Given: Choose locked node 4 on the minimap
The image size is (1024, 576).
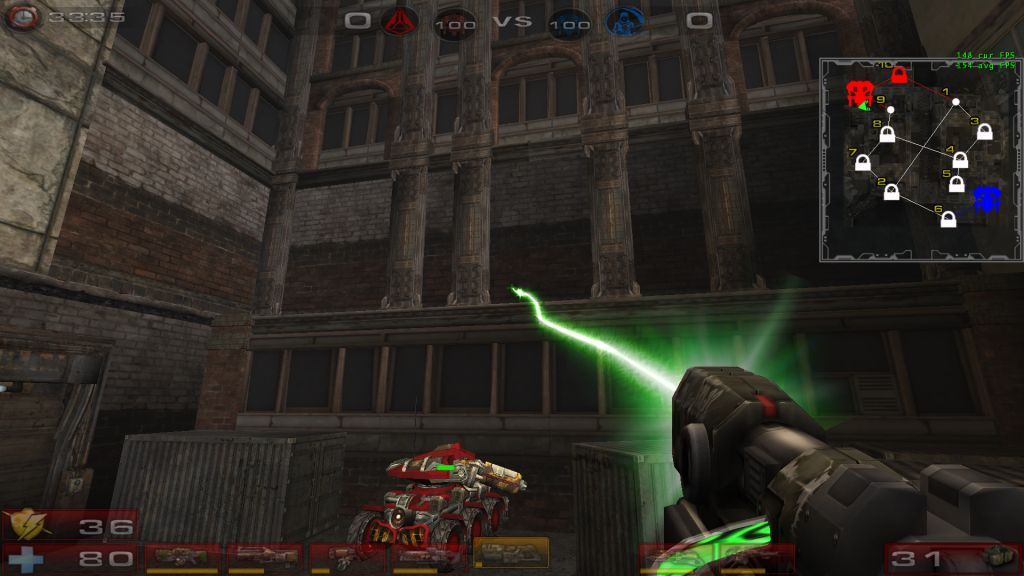Looking at the screenshot, I should (x=960, y=159).
